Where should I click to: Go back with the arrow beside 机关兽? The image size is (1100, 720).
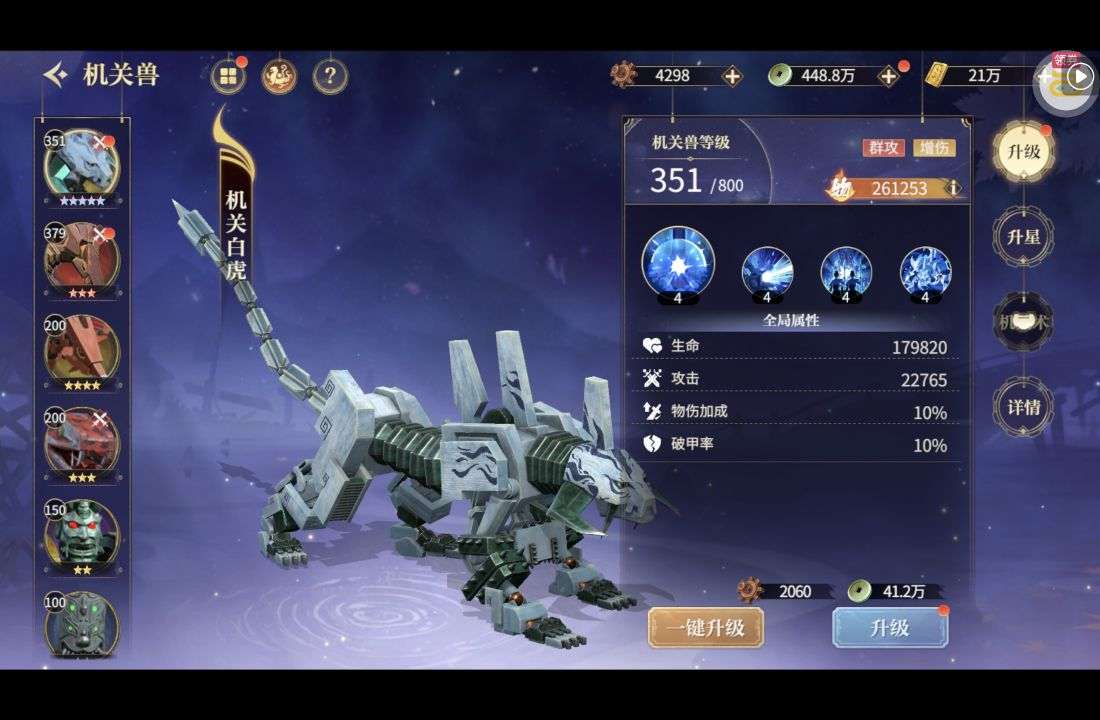[56, 75]
